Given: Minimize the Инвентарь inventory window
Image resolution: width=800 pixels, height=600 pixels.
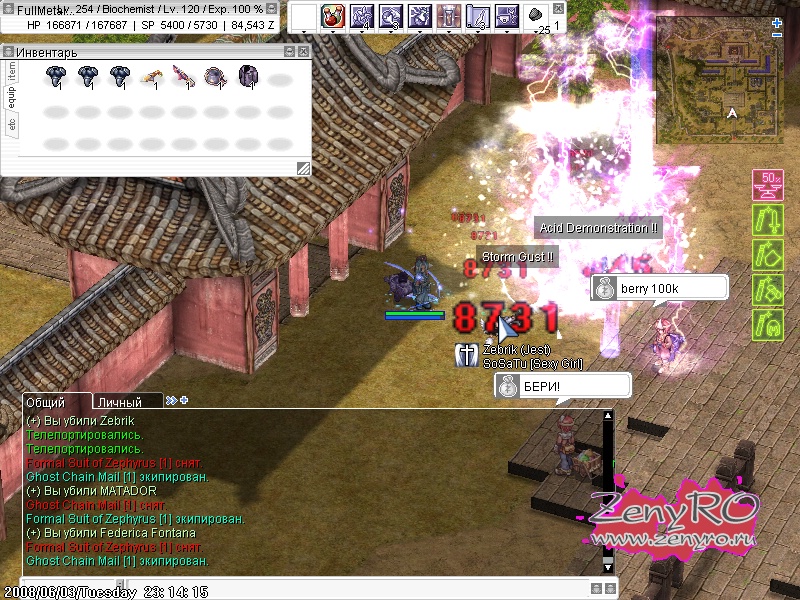Looking at the screenshot, I should [x=292, y=51].
